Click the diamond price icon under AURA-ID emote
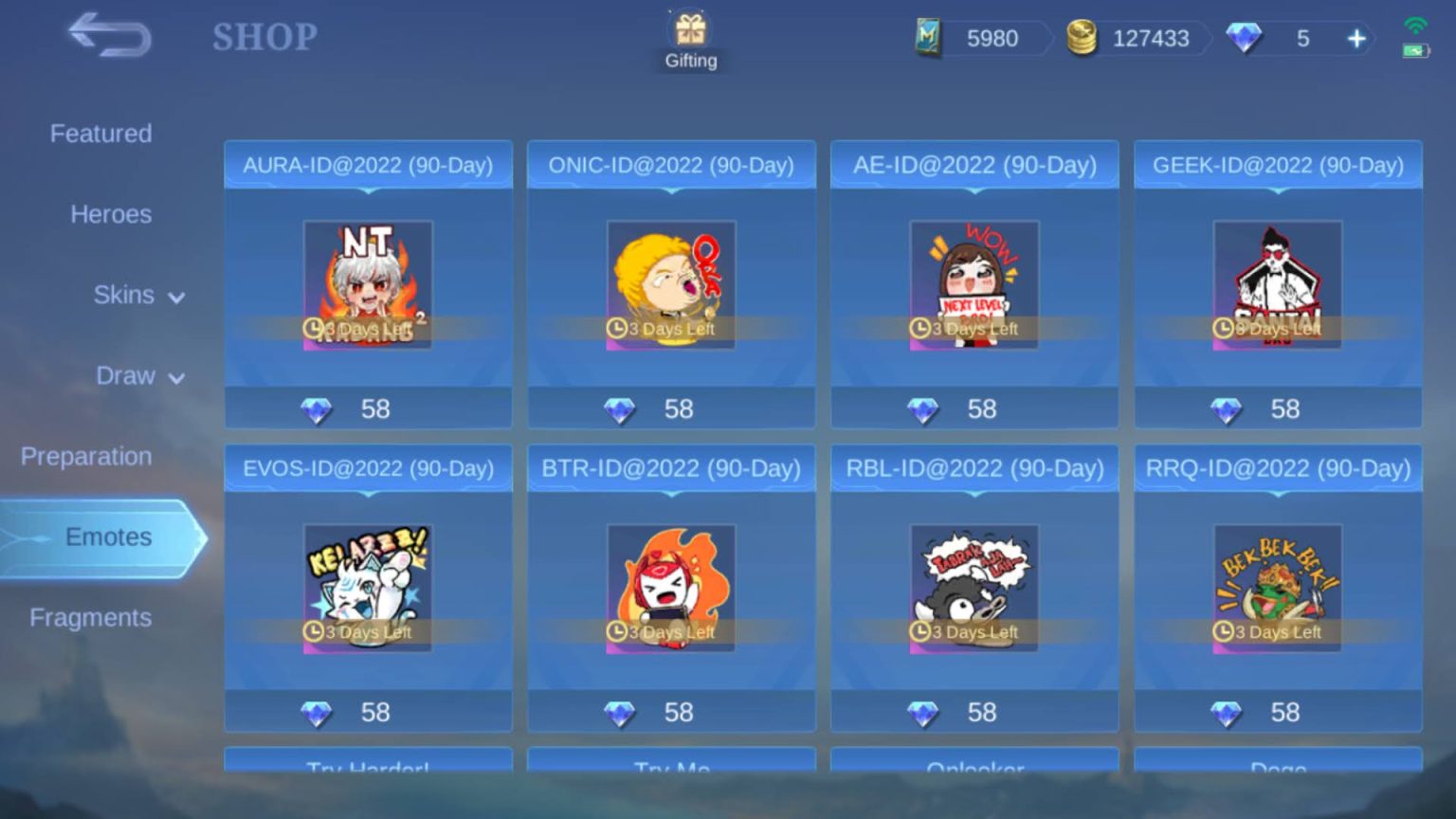The width and height of the screenshot is (1456, 819). pyautogui.click(x=318, y=409)
